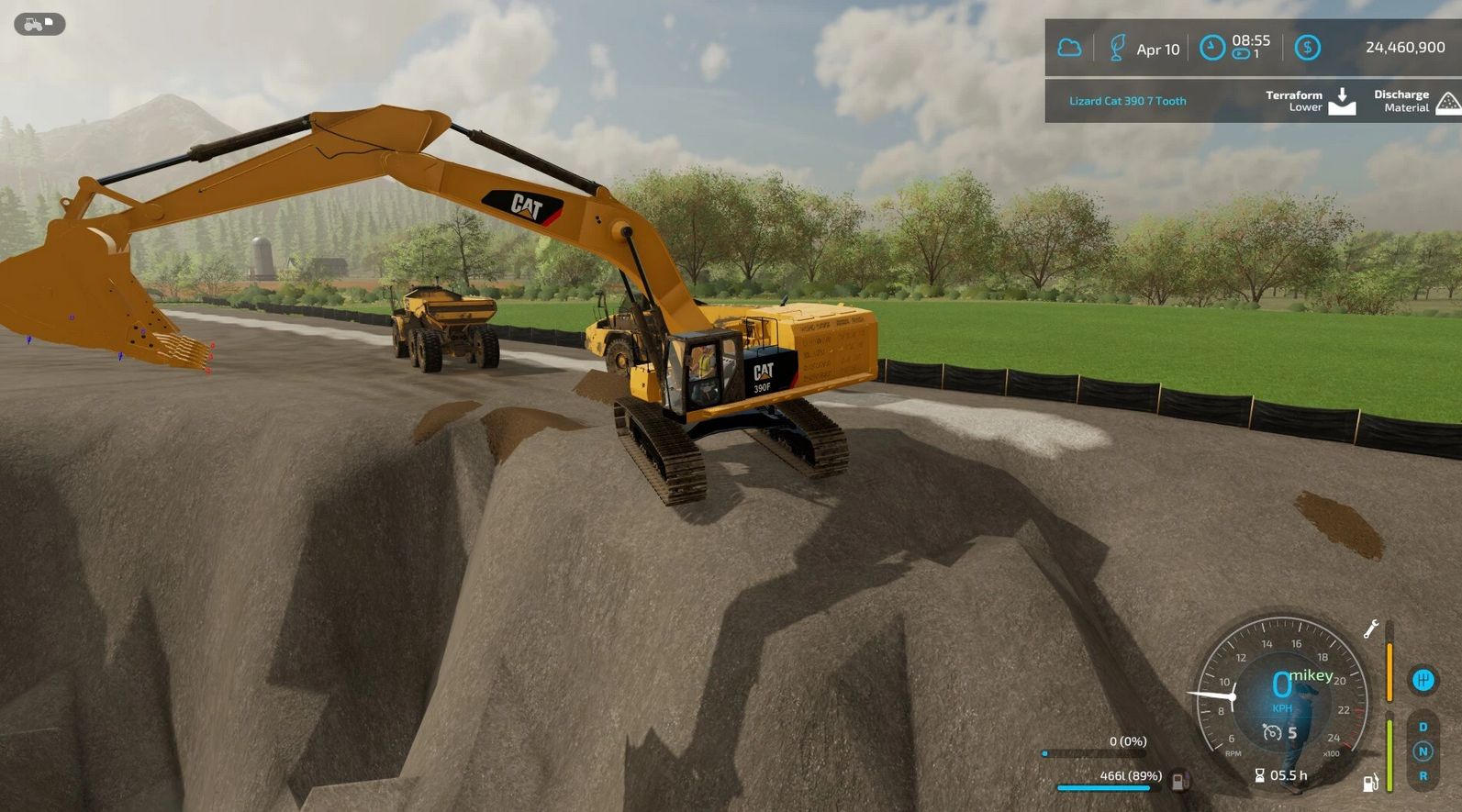Click the wrench damage icon

[x=1371, y=628]
